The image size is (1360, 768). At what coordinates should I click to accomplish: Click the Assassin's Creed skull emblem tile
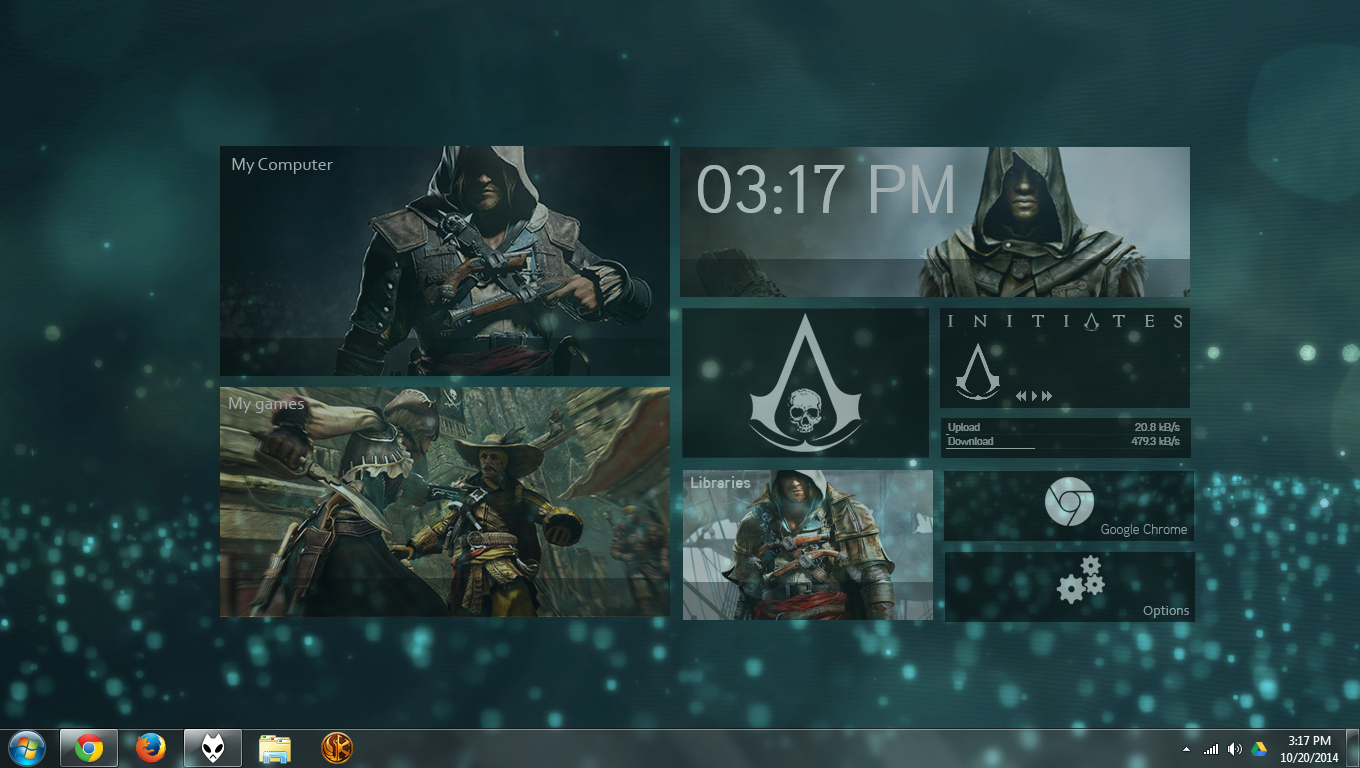[806, 382]
